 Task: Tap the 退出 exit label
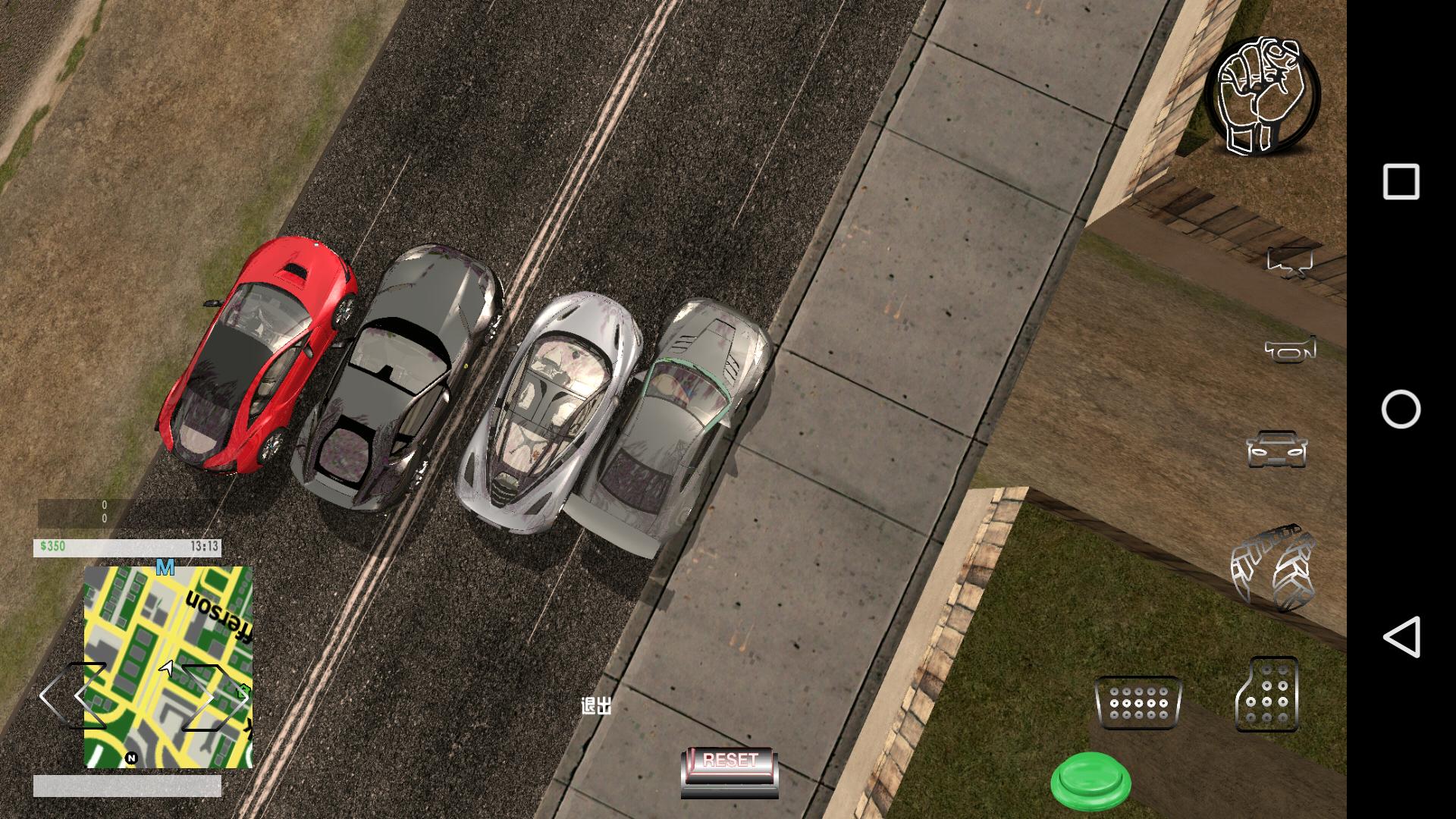(x=598, y=705)
